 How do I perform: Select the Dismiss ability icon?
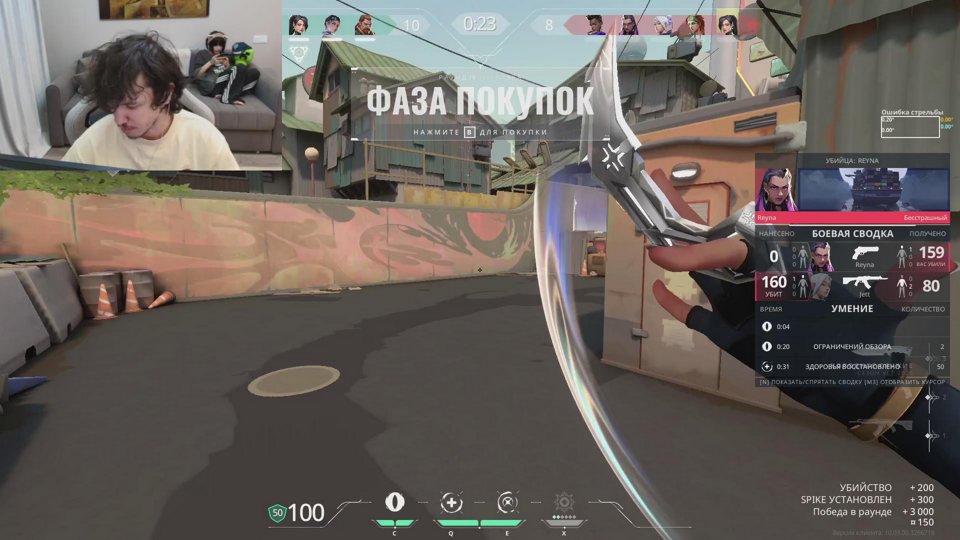508,503
